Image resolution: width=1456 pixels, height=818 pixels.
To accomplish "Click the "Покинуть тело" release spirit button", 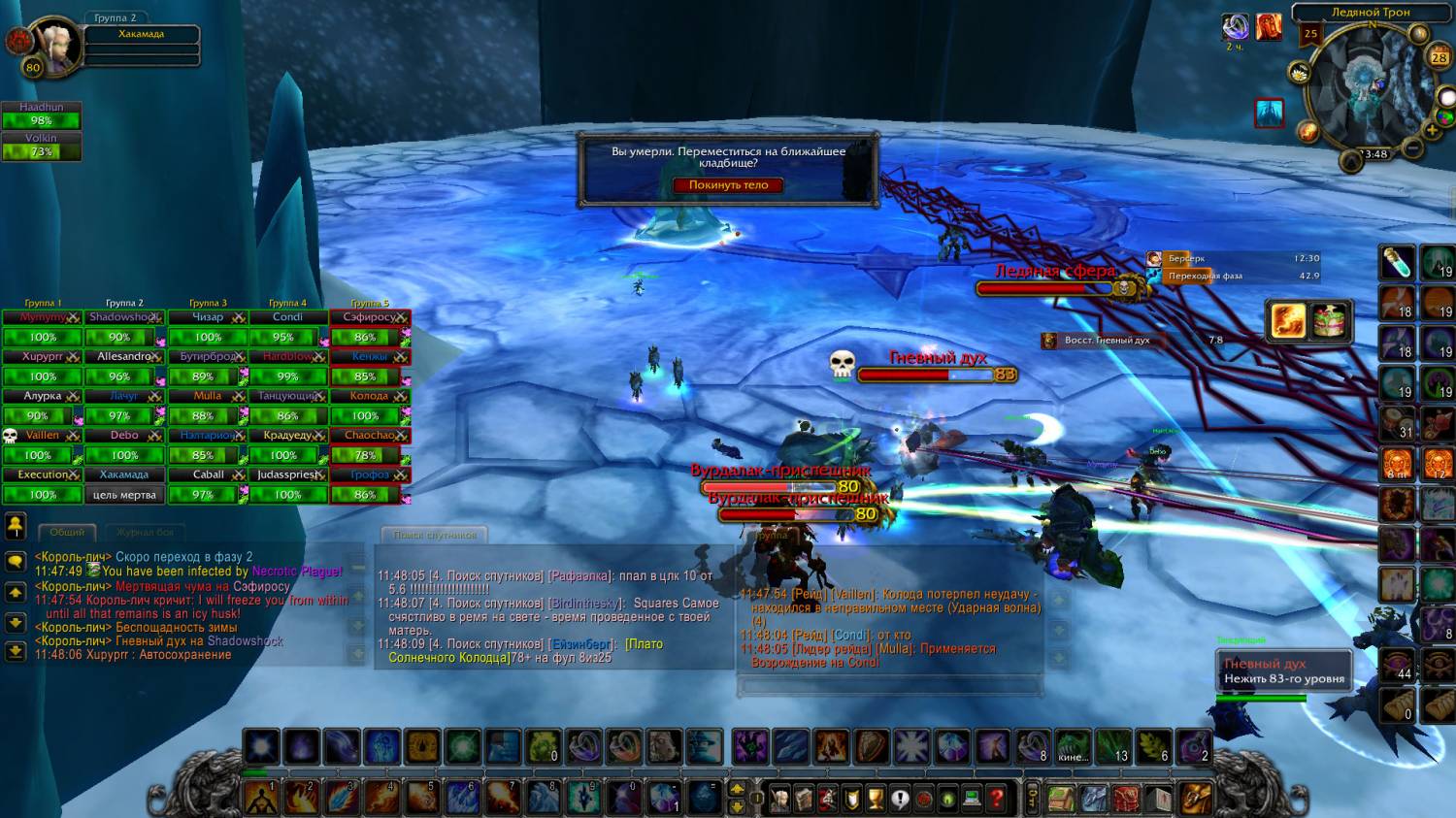I will pyautogui.click(x=728, y=185).
